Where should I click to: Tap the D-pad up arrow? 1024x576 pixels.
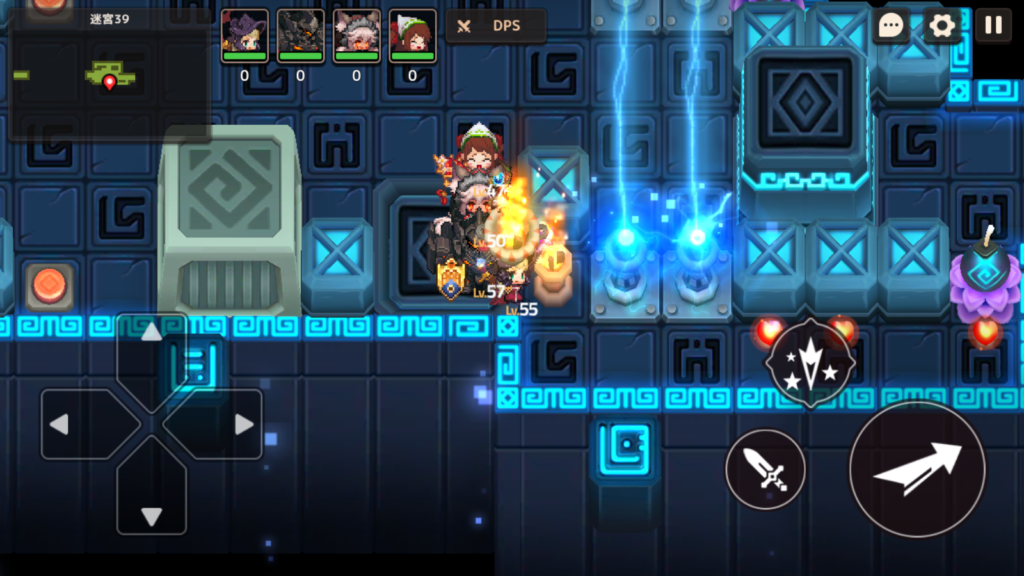coord(151,345)
